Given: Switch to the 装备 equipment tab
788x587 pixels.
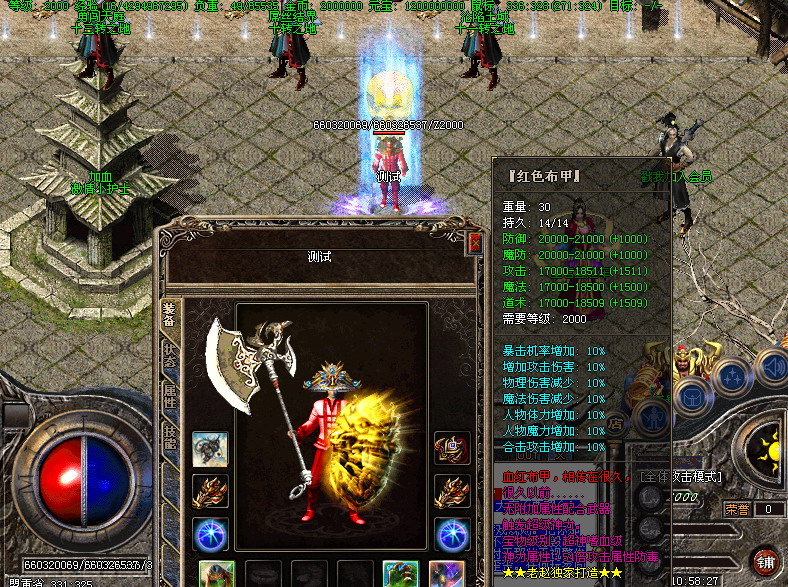Looking at the screenshot, I should coord(169,315).
